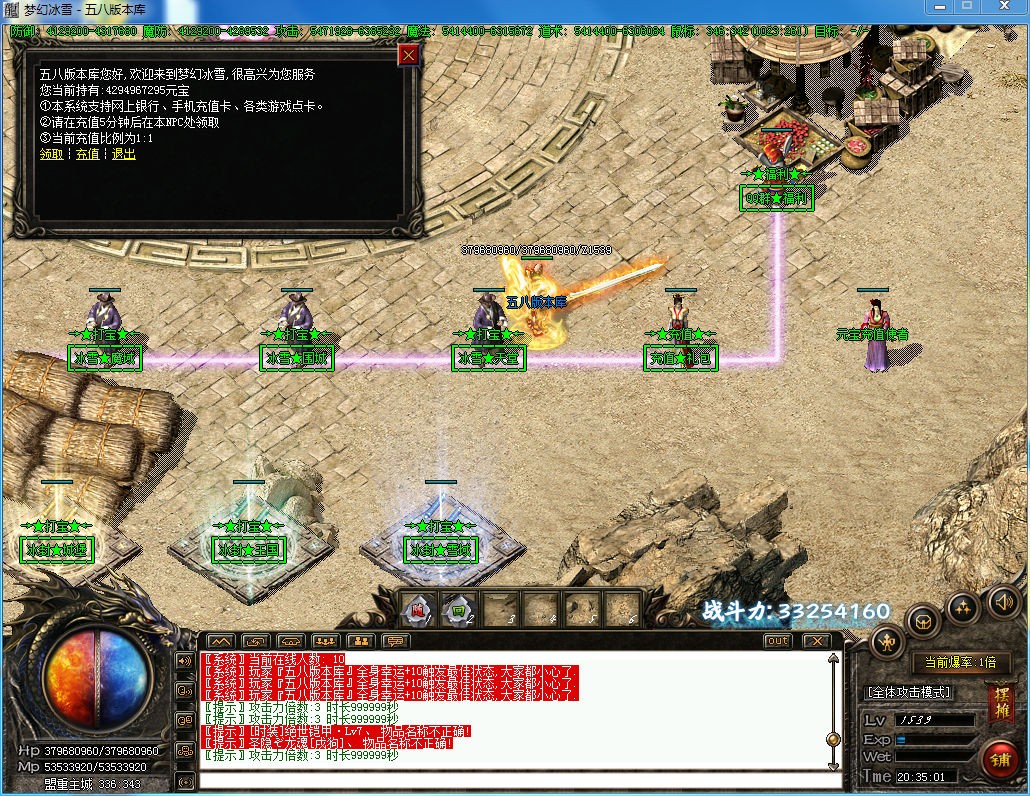The height and width of the screenshot is (796, 1030).
Task: Use the red potion in hotbar slot 1
Action: tap(419, 608)
